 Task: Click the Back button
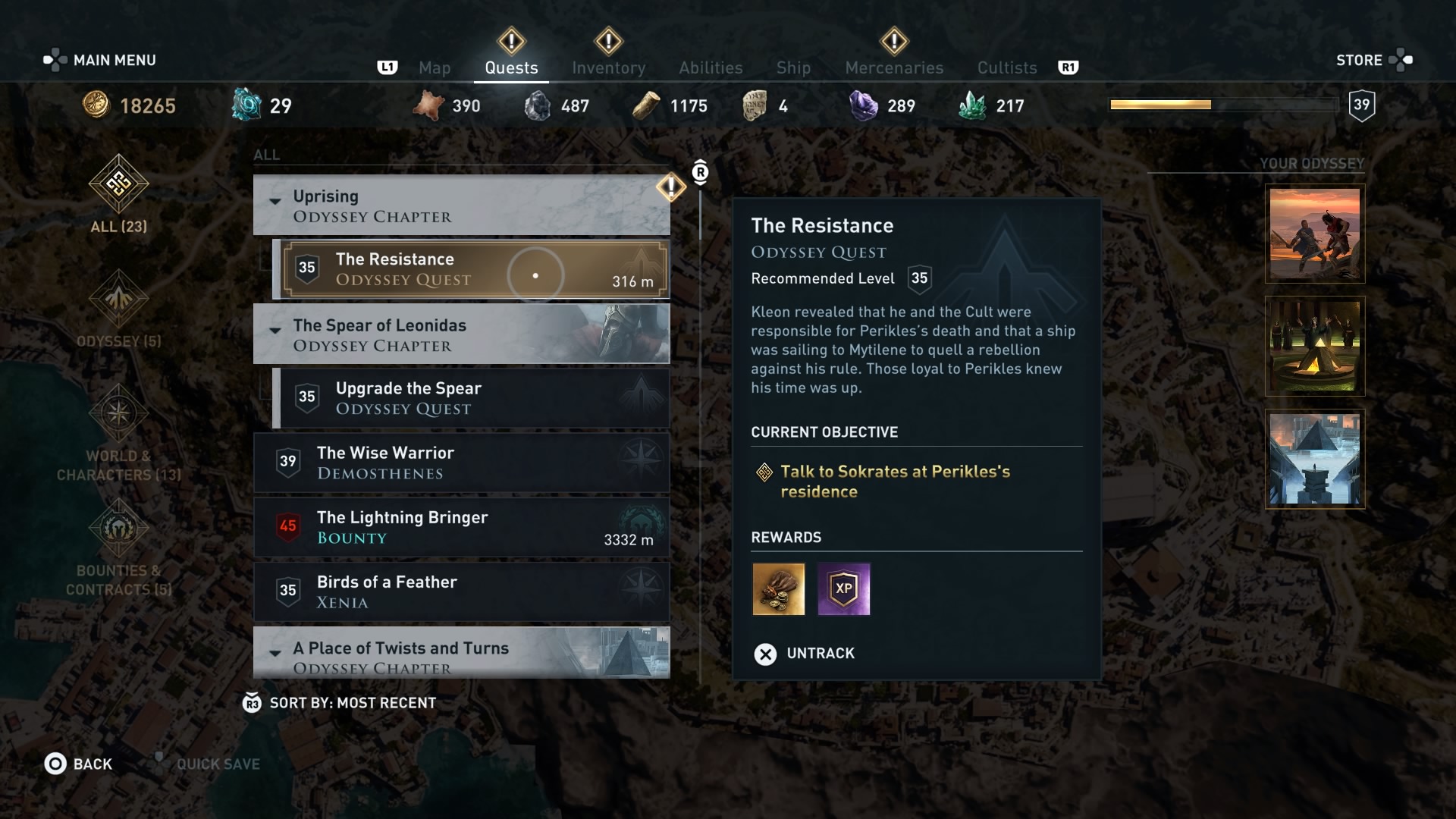pos(78,764)
